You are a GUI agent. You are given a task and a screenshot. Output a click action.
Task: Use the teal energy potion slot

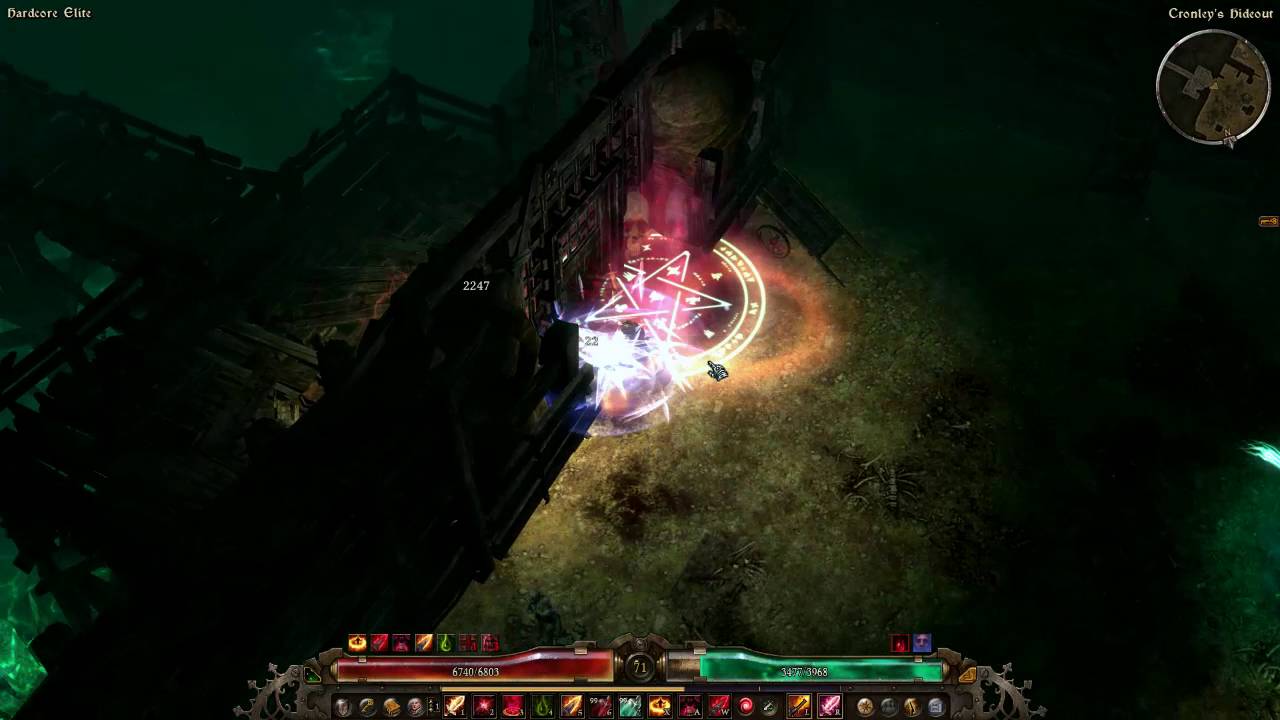[x=630, y=707]
